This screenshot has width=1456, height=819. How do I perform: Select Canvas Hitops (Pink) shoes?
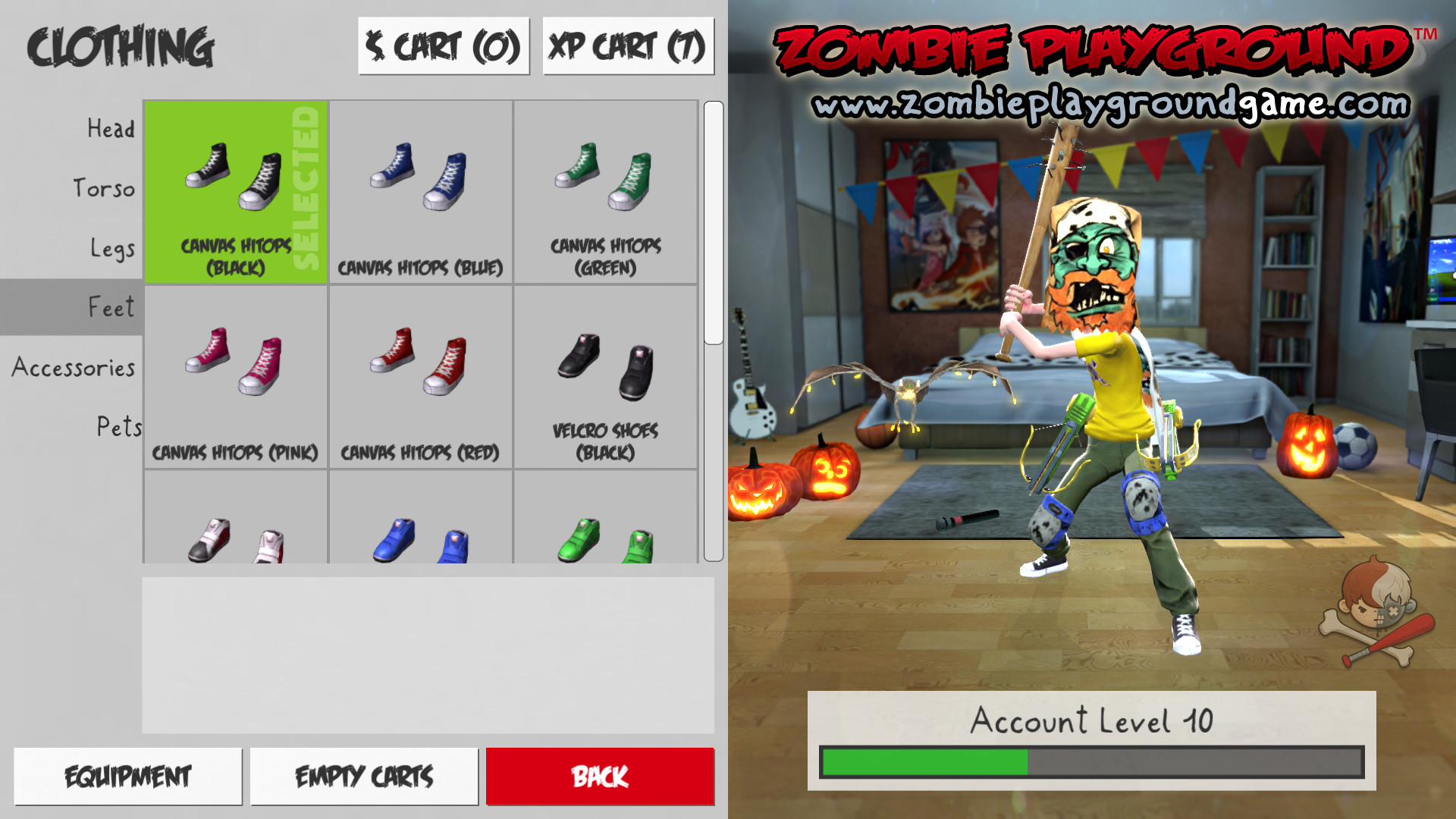coord(235,375)
